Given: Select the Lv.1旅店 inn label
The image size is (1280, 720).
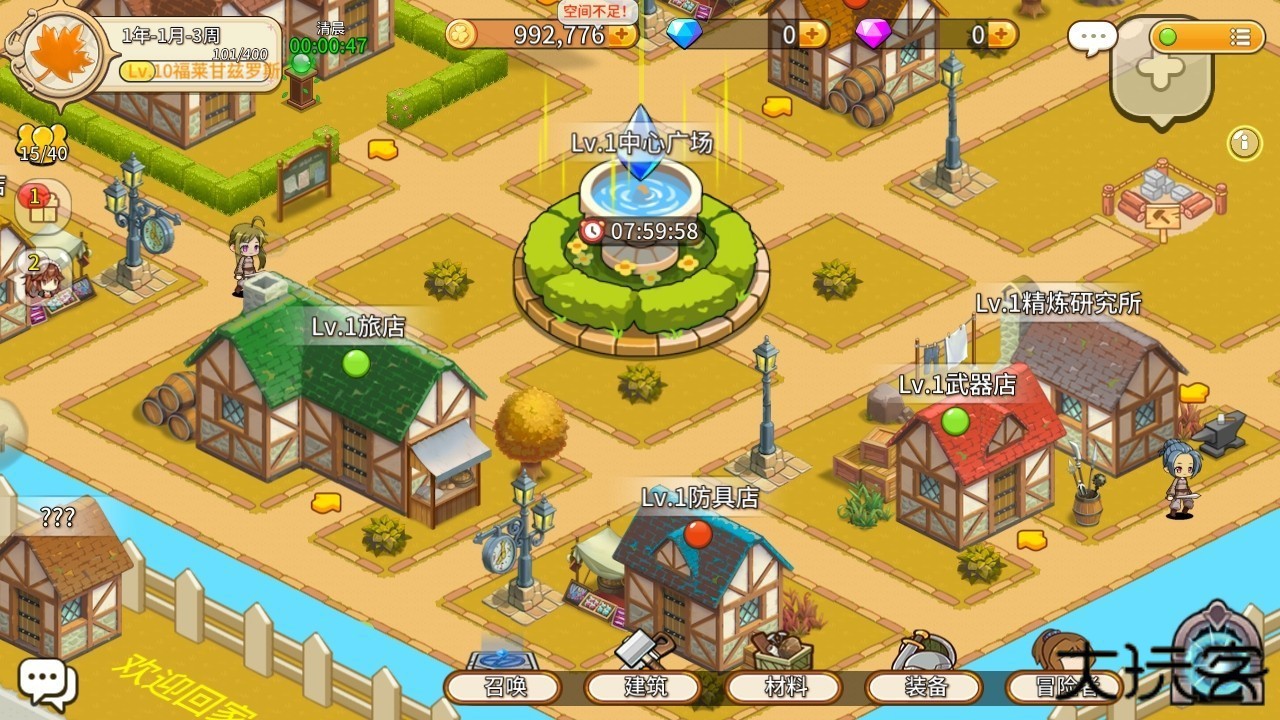Looking at the screenshot, I should [358, 327].
